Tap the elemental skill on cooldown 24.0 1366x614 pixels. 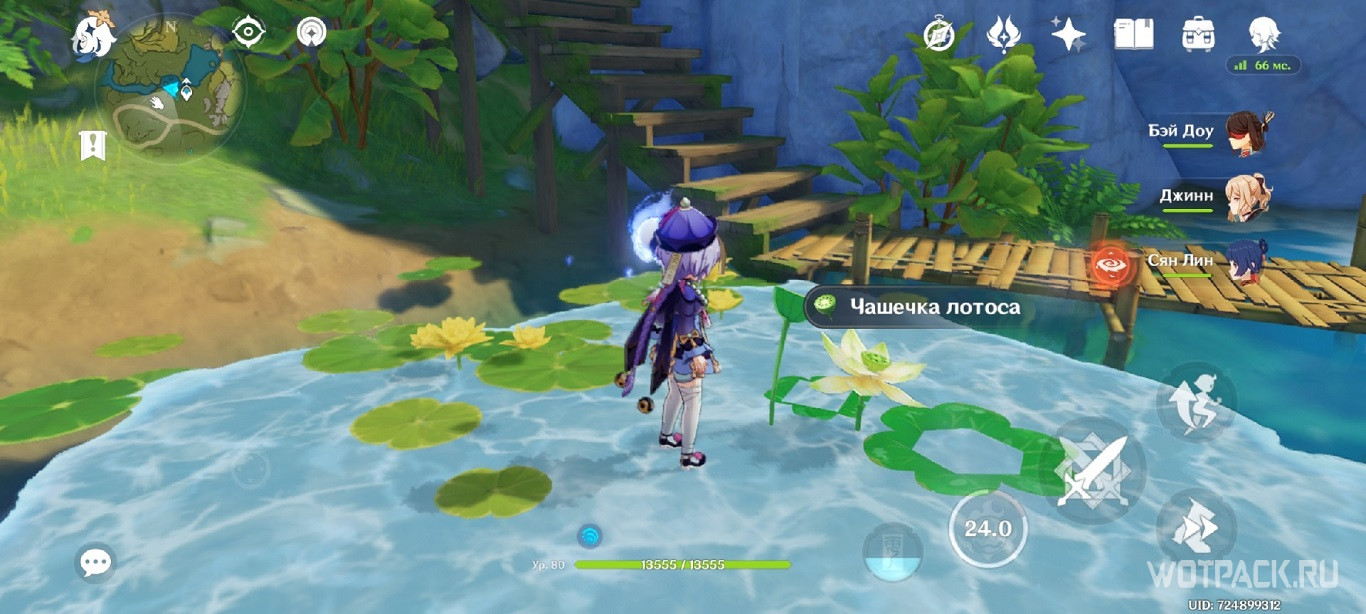(x=987, y=529)
